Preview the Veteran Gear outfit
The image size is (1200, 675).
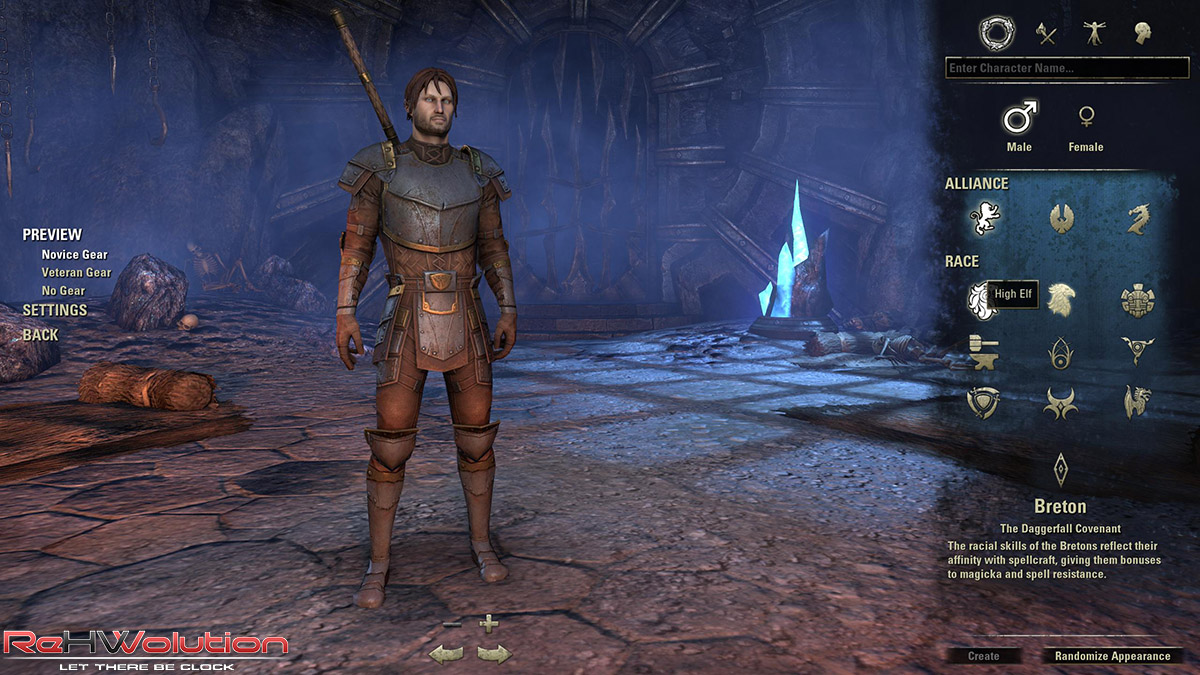pos(76,273)
